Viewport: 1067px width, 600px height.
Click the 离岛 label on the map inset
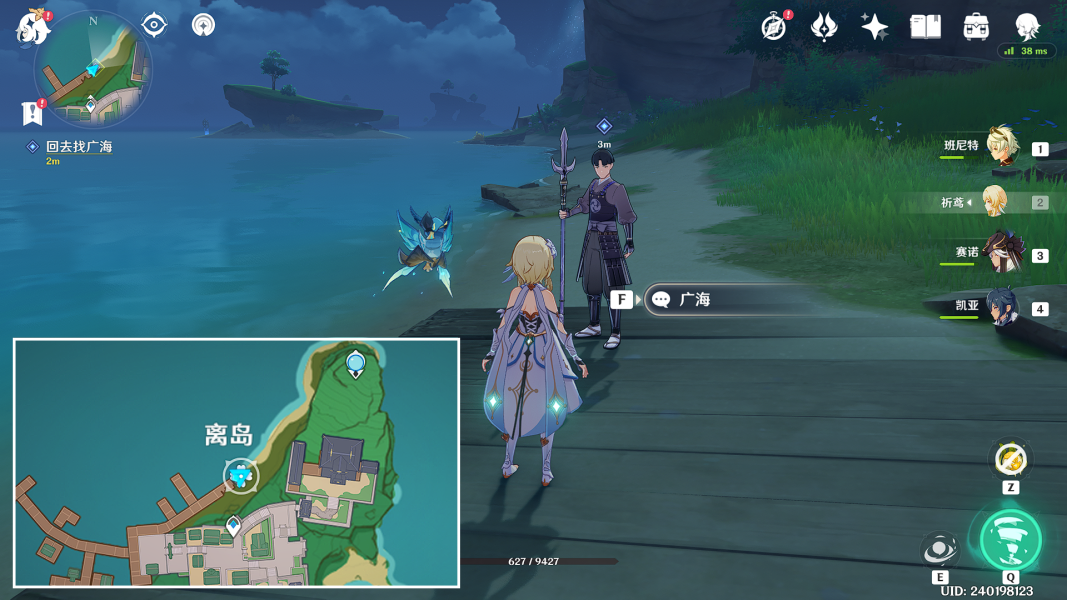point(229,435)
